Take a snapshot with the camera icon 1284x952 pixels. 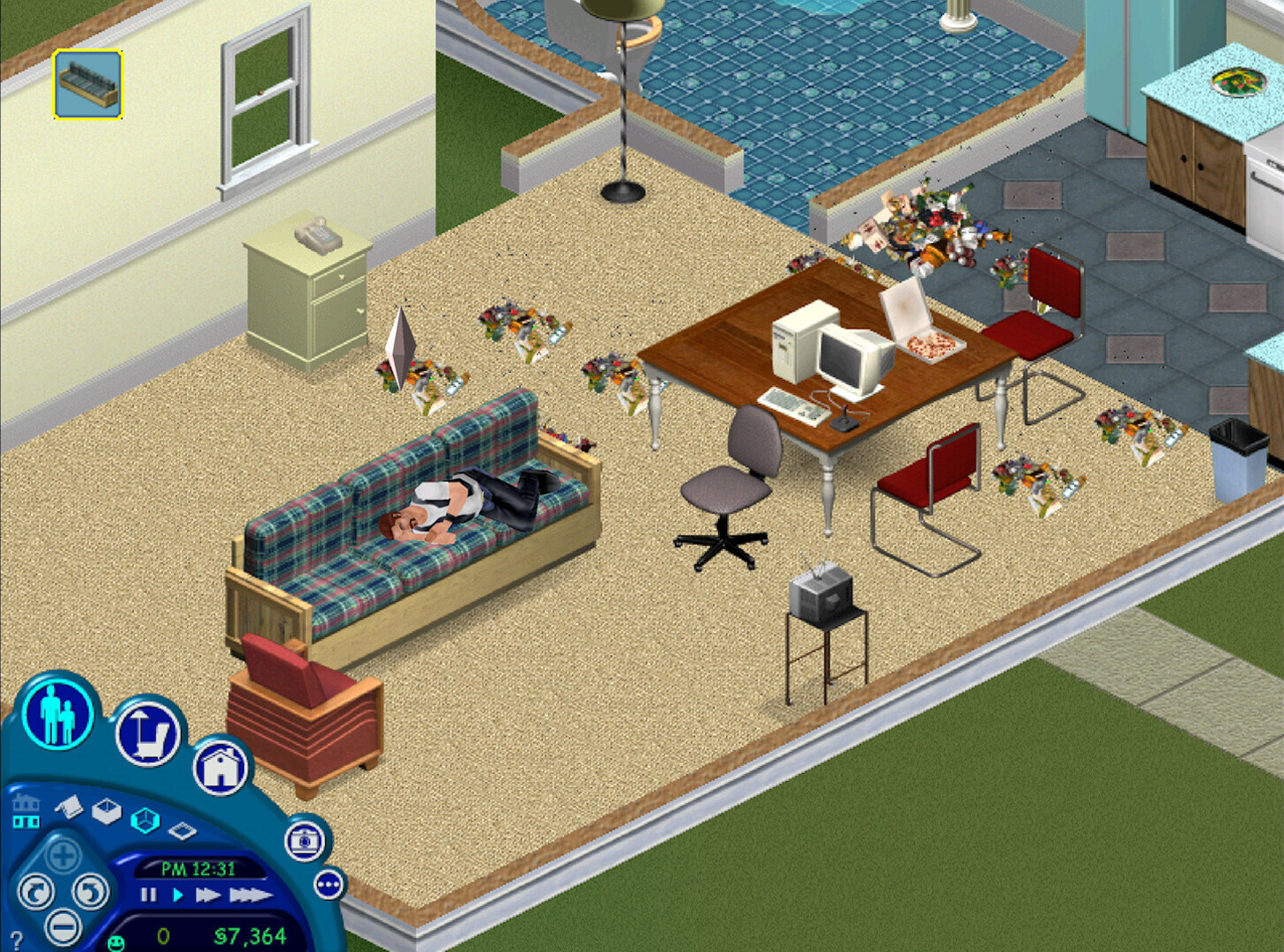point(303,841)
